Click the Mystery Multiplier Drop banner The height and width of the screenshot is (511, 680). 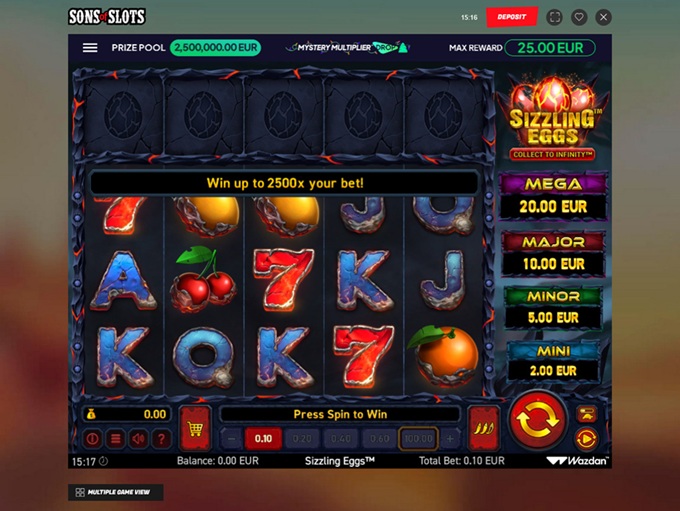tap(347, 47)
